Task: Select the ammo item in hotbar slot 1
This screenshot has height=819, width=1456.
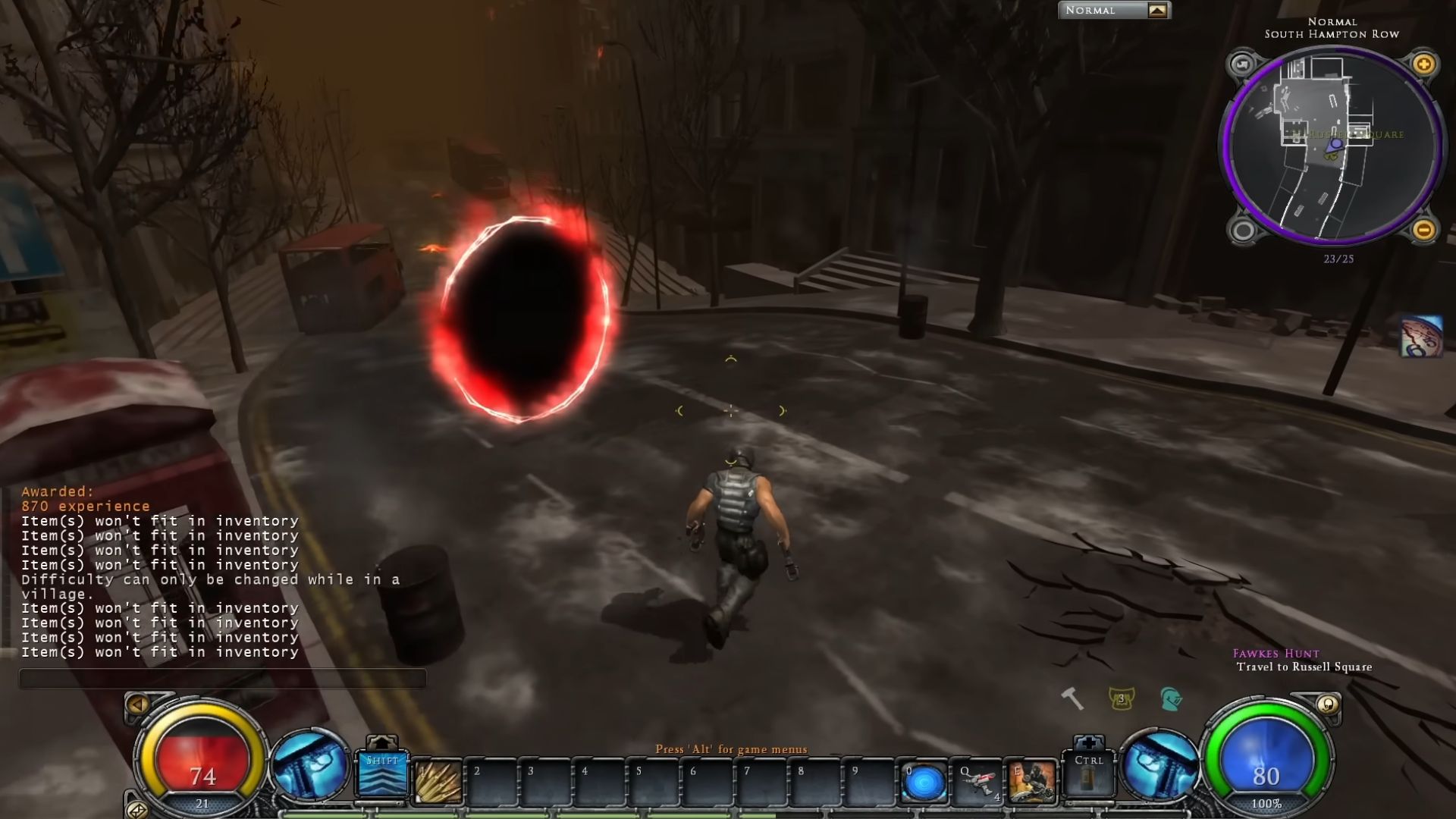Action: (436, 781)
